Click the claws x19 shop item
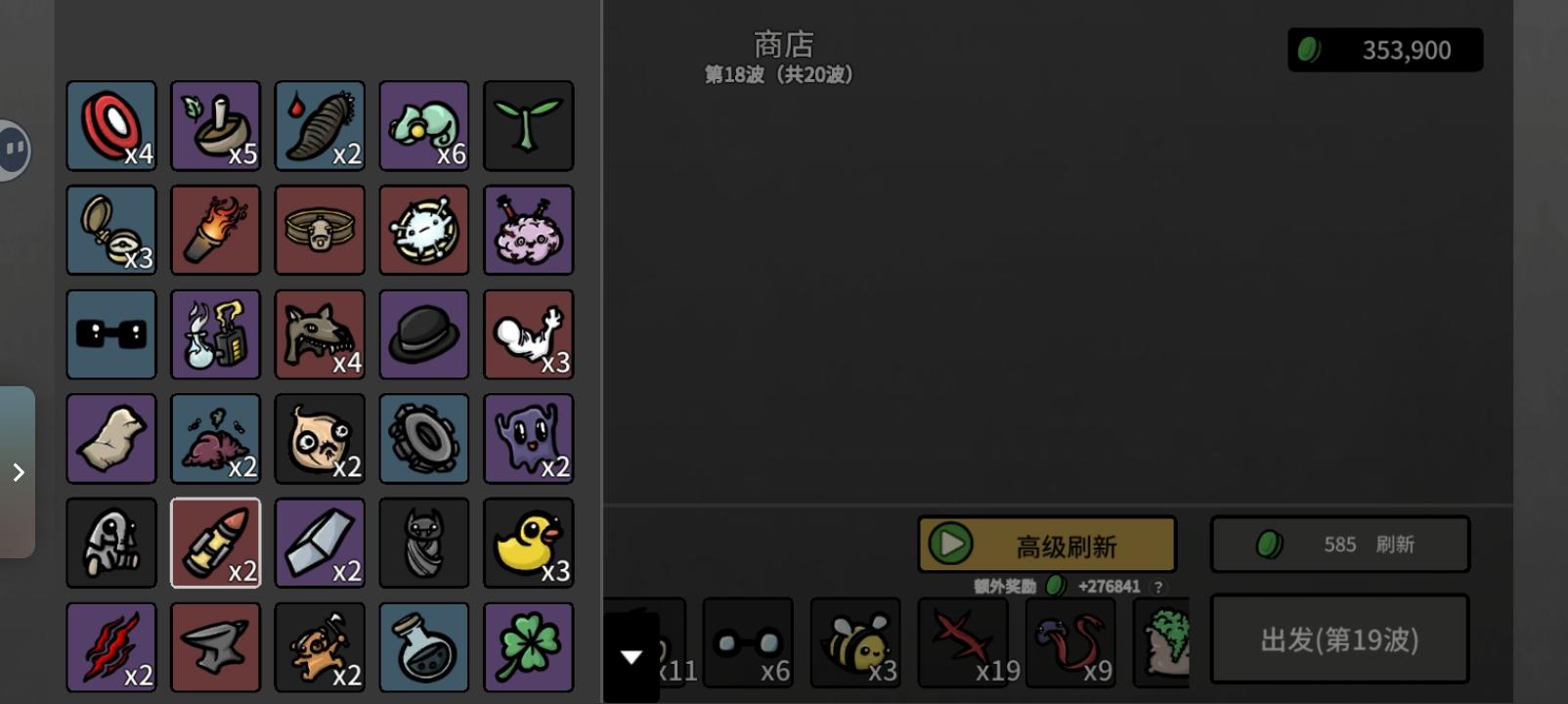Viewport: 1568px width, 704px height. tap(963, 641)
